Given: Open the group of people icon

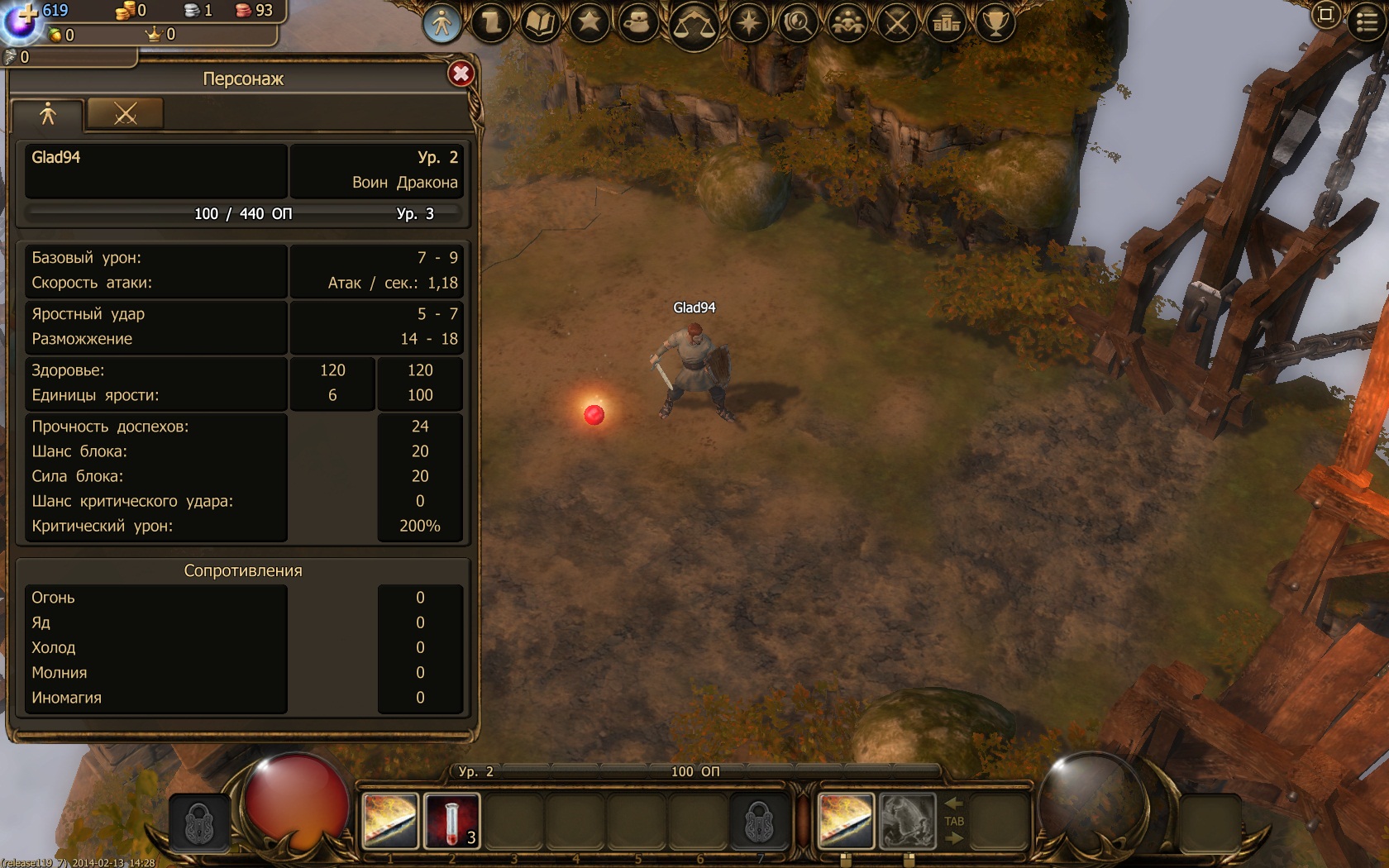Looking at the screenshot, I should pos(847,23).
